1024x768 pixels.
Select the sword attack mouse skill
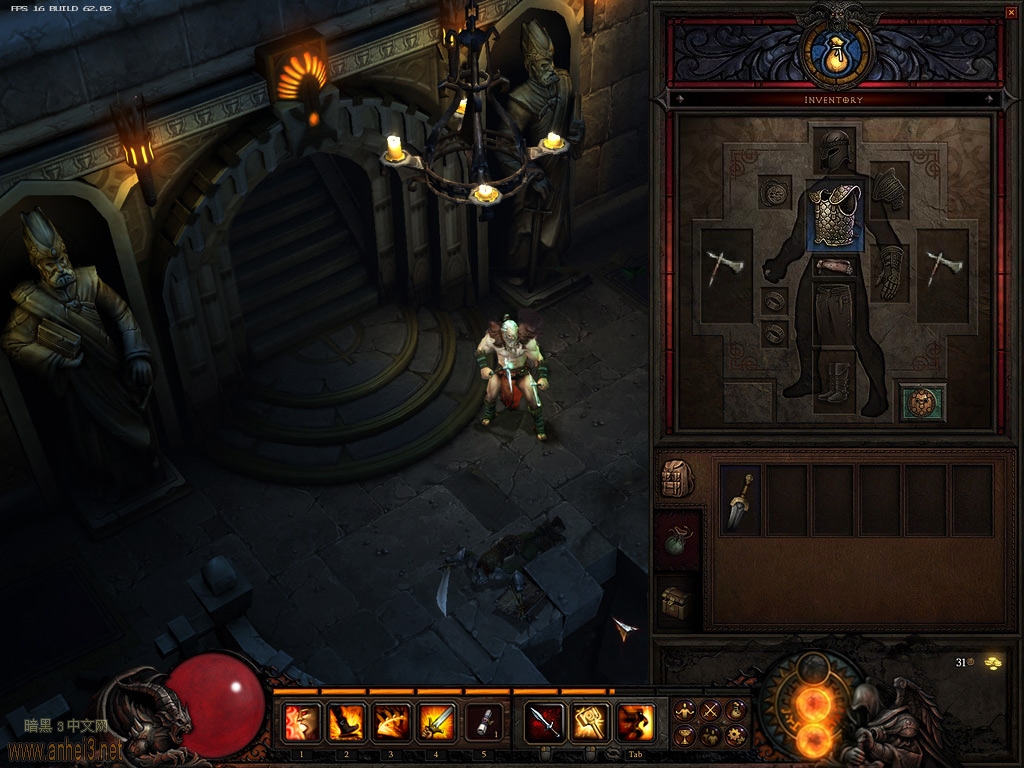[x=546, y=722]
